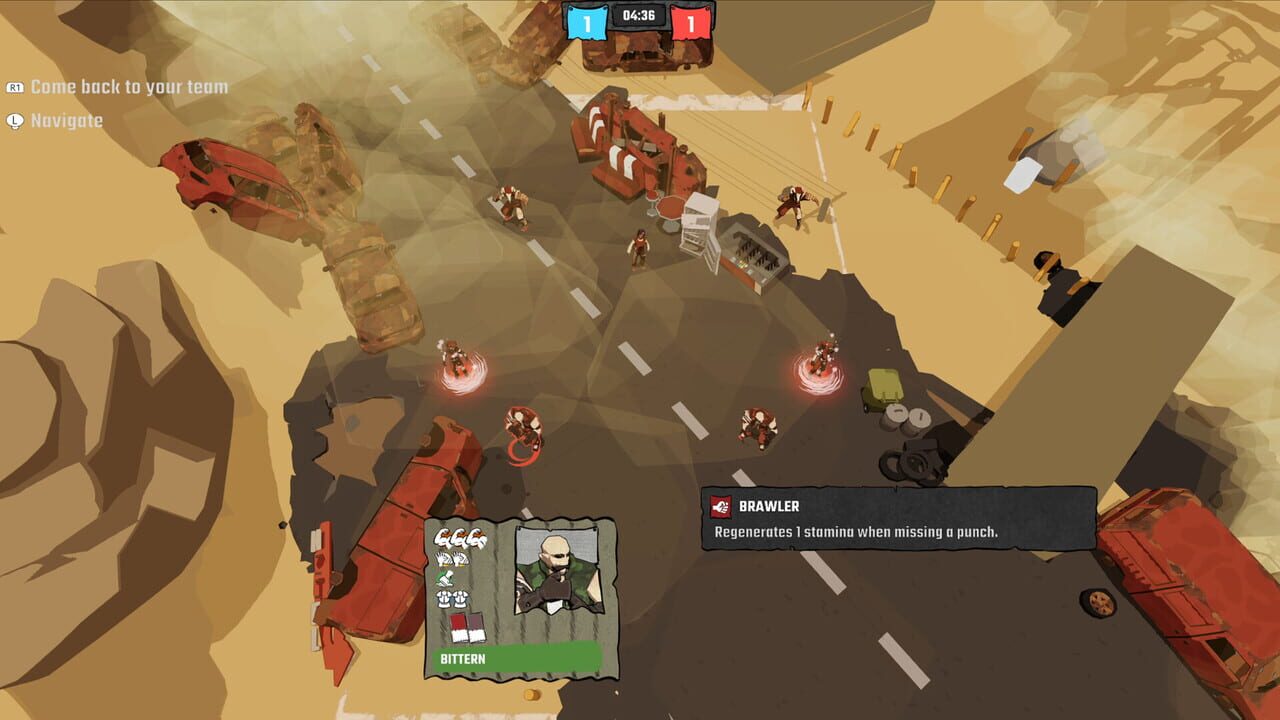The height and width of the screenshot is (720, 1280).
Task: Click the R1 button icon in the top-left prompt
Action: (14, 86)
